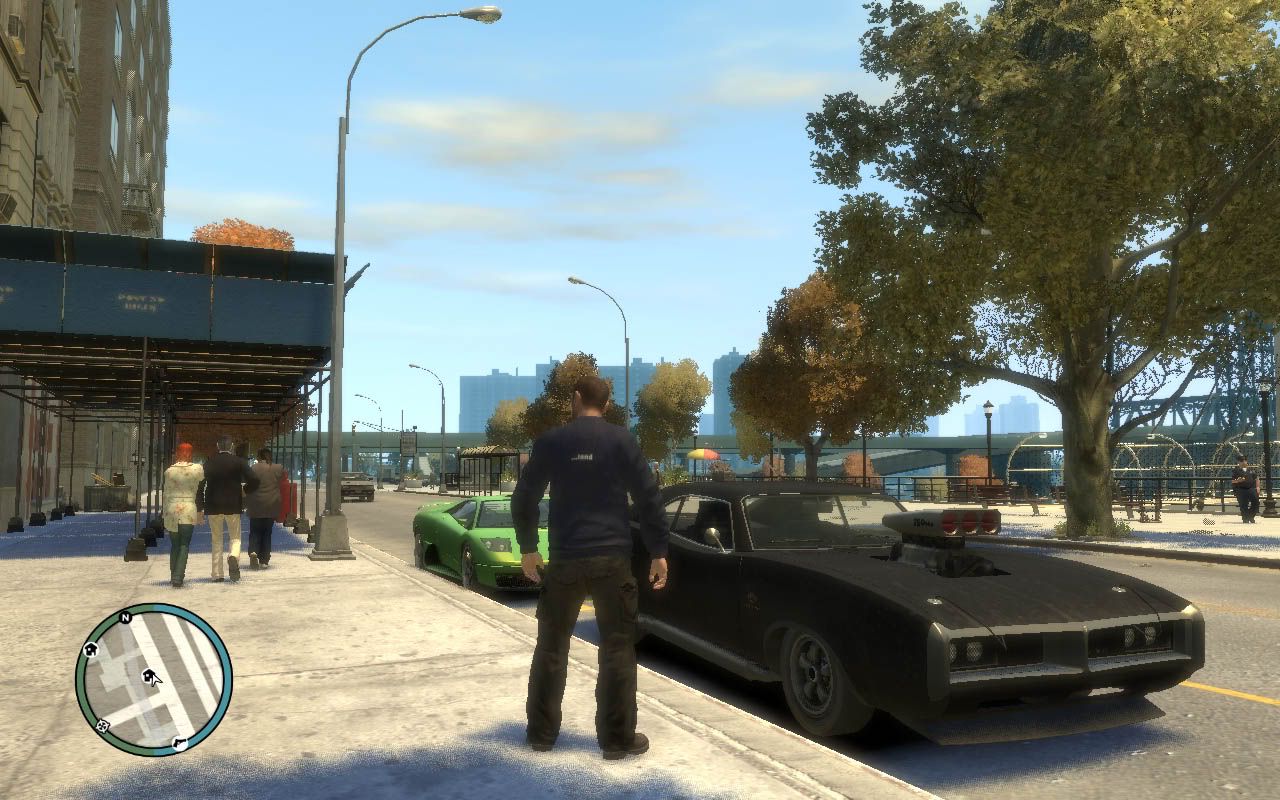Screen dimensions: 1280x800
Task: Click the gun shop pistol blip
Action: pos(179,742)
